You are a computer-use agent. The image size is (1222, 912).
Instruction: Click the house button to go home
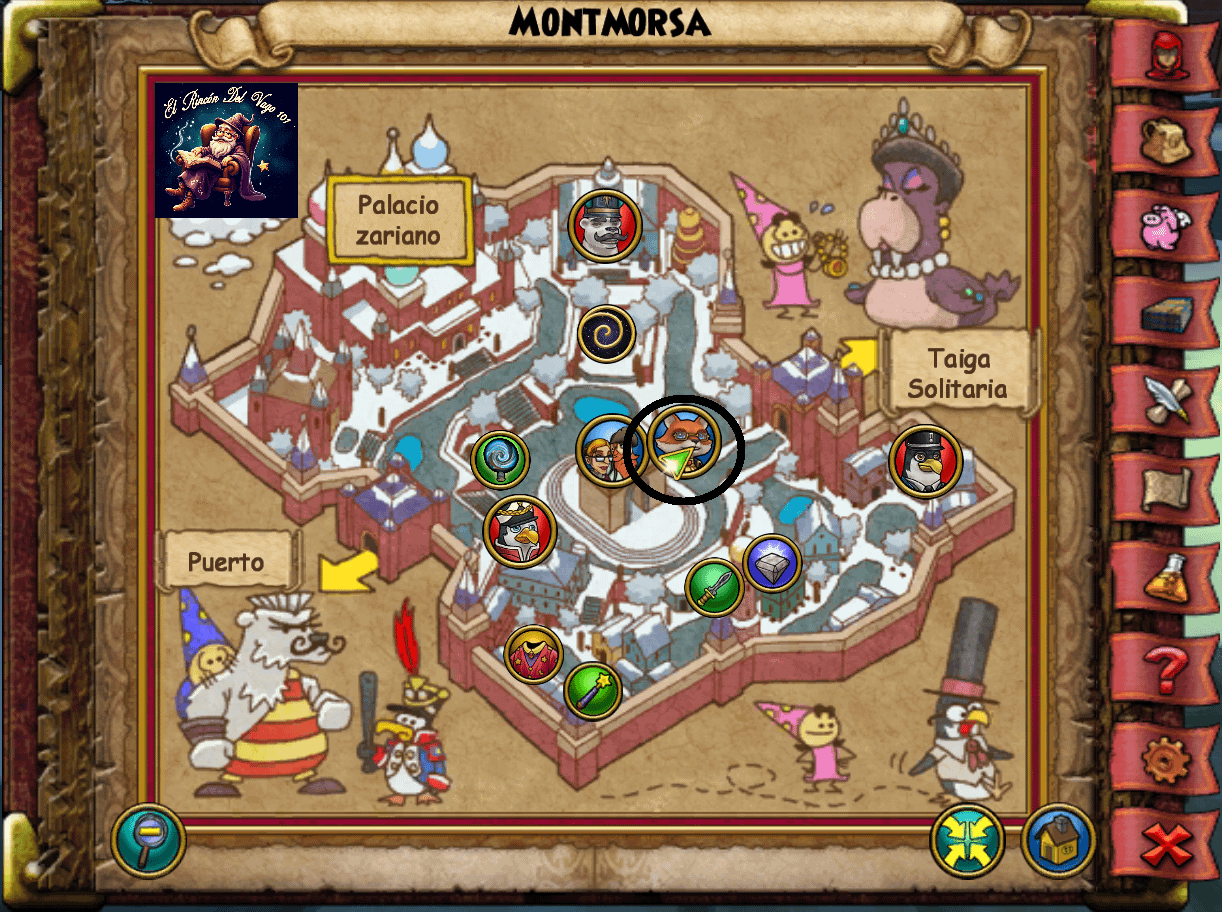1059,841
